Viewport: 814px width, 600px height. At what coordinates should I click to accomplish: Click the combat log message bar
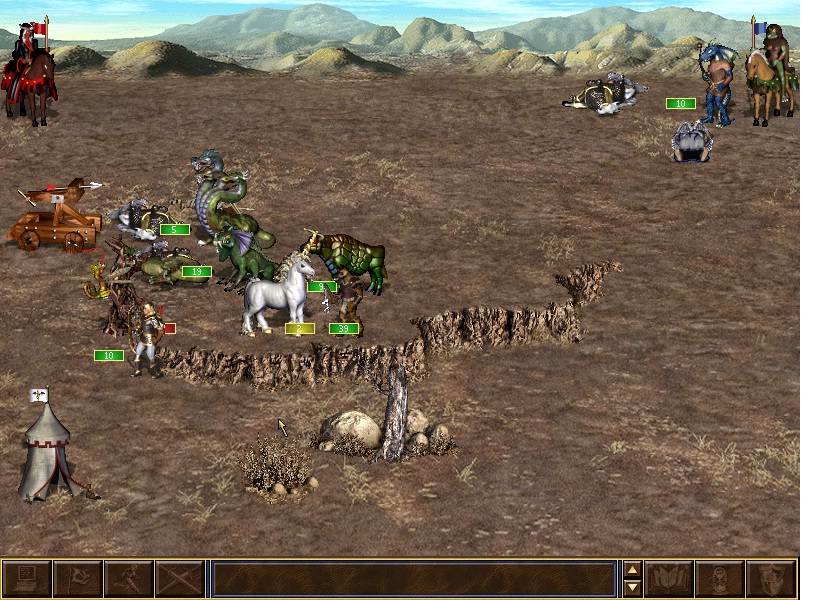click(413, 579)
